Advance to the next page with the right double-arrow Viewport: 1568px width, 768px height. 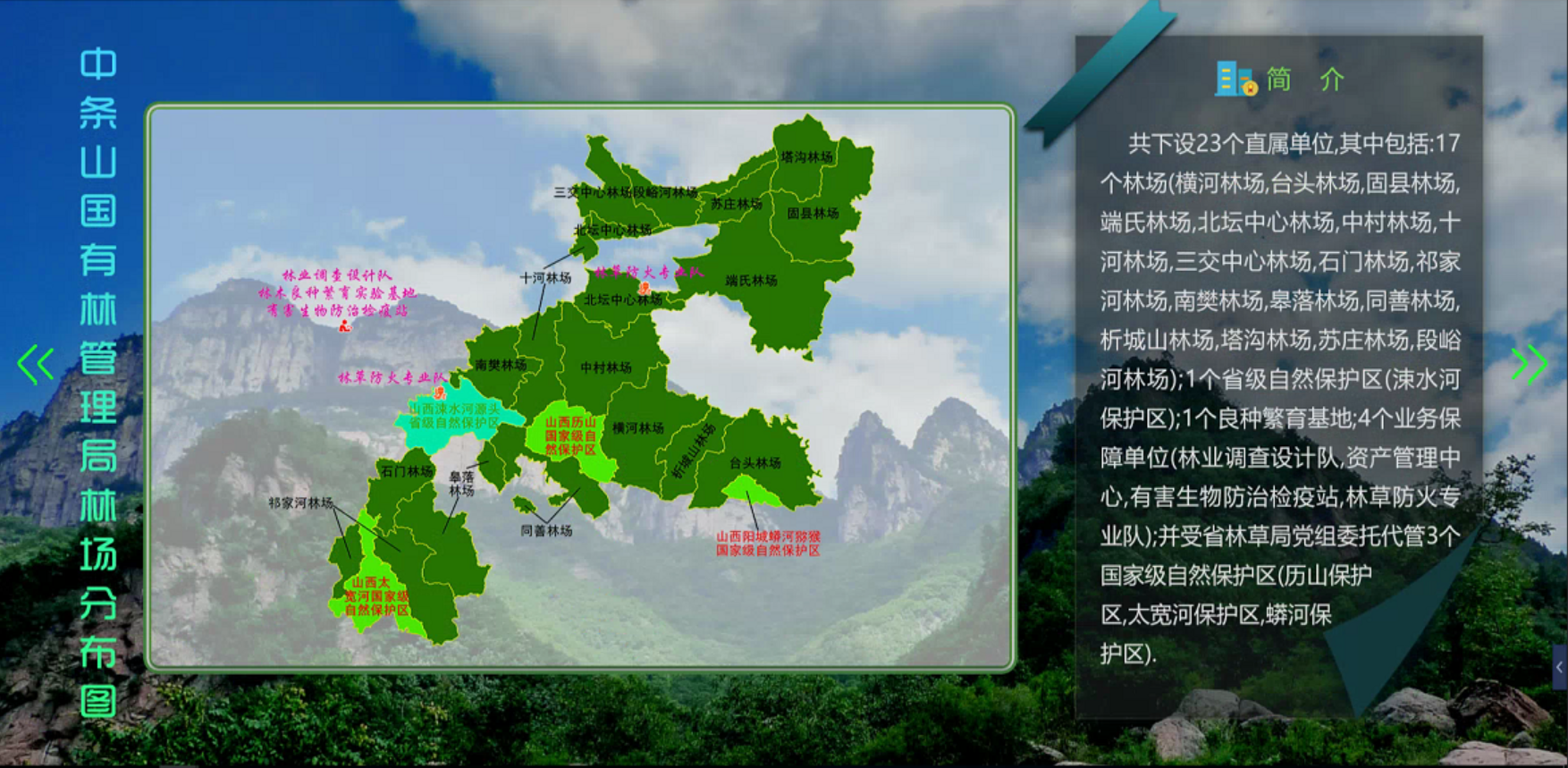pos(1530,364)
